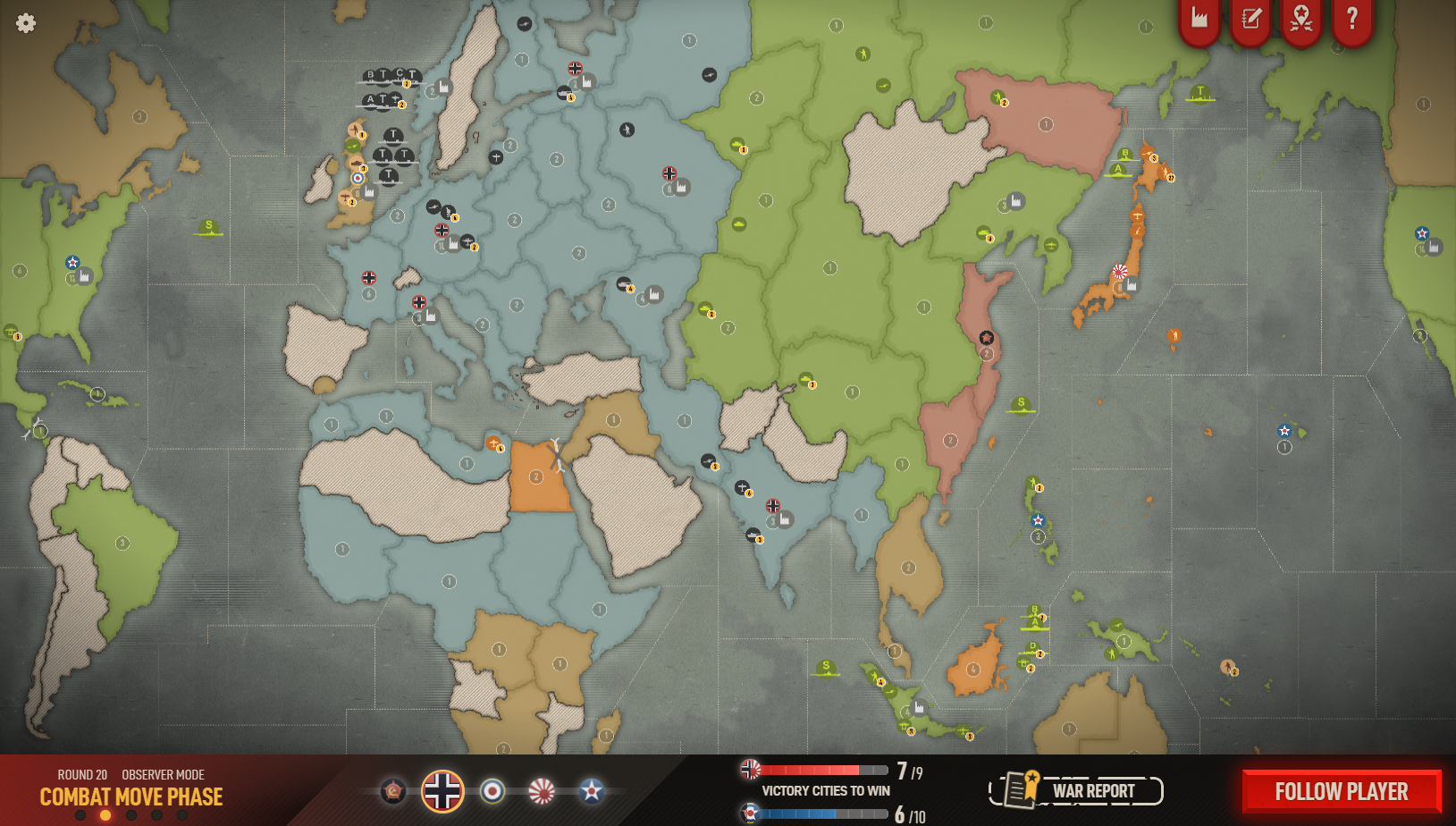Open the factory production banner
This screenshot has width=1456, height=826.
point(1199,18)
